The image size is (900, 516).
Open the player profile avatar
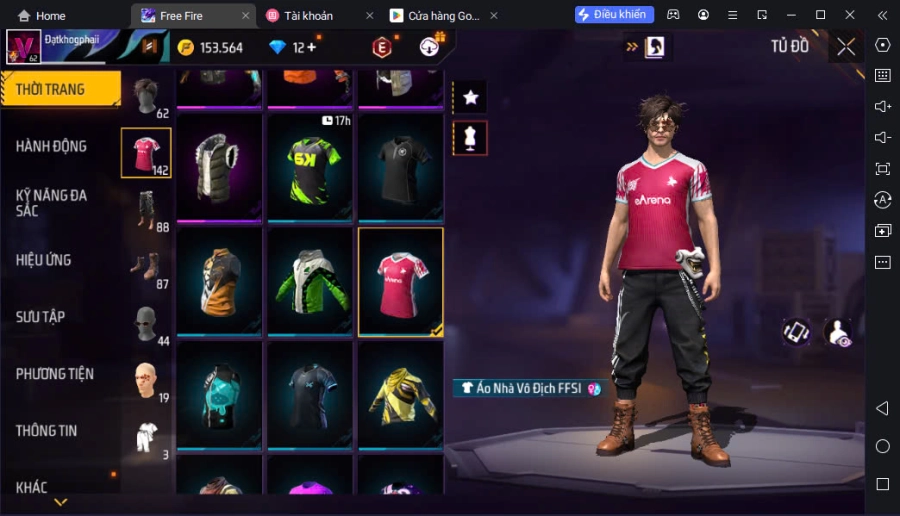coord(23,47)
